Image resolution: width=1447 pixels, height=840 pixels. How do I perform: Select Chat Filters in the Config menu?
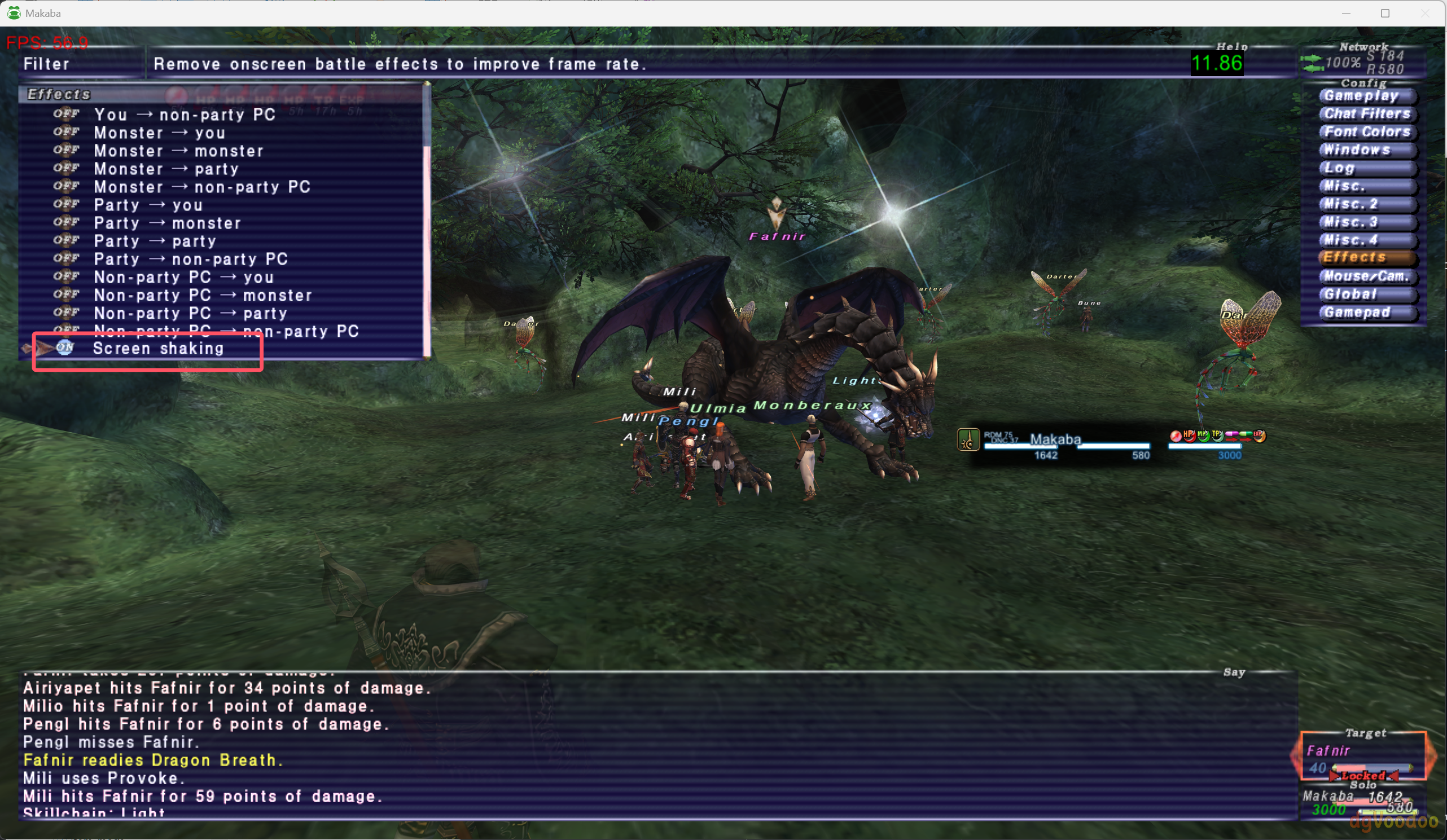click(x=1367, y=114)
